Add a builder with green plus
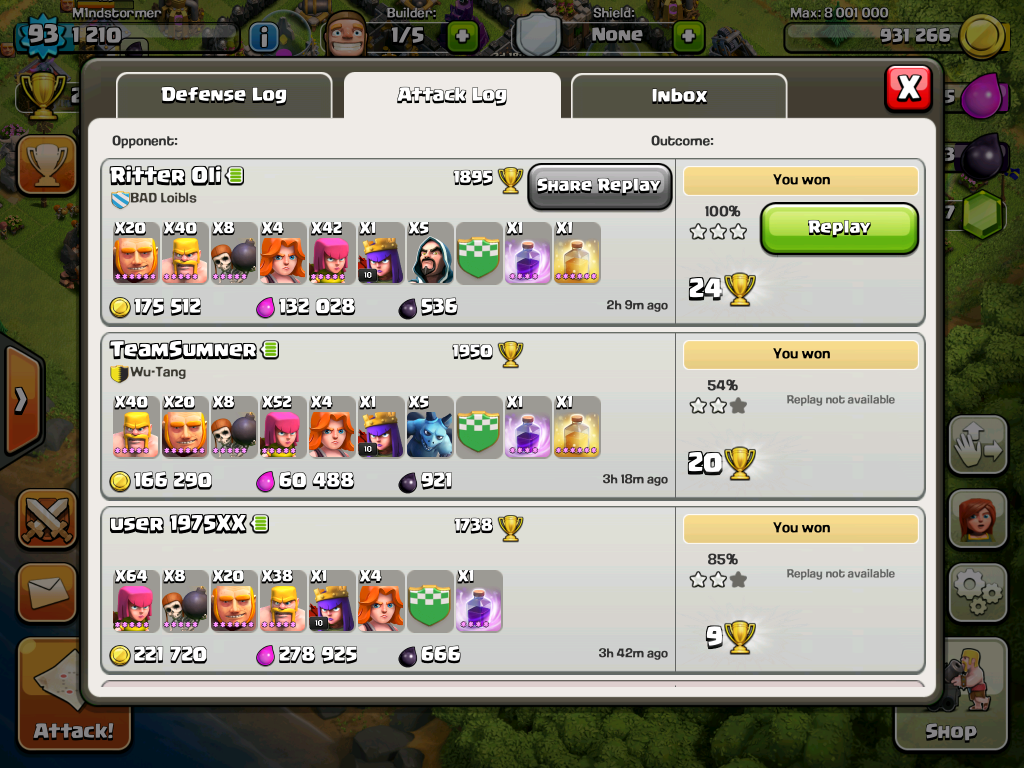 461,36
